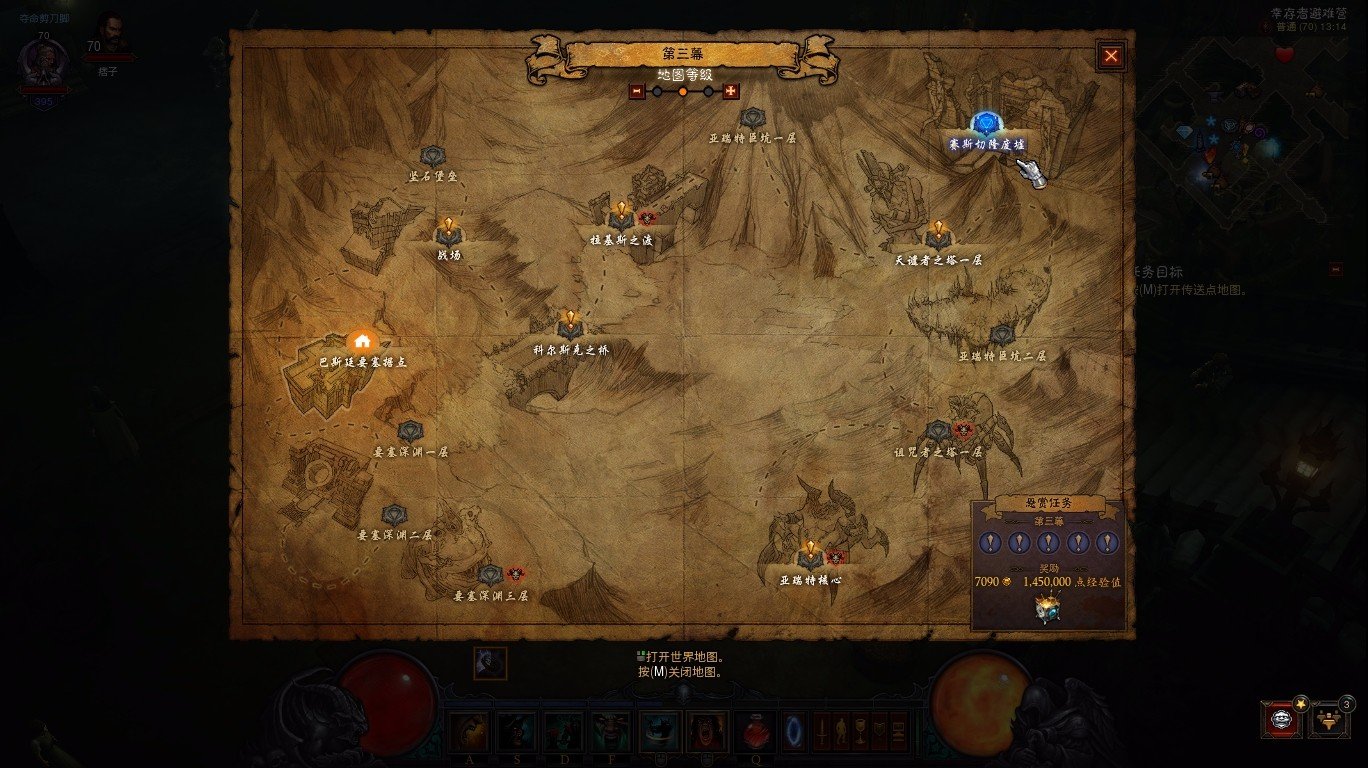Travel to 亚瑞特核心 waypoint
1368x768 pixels.
[x=810, y=557]
